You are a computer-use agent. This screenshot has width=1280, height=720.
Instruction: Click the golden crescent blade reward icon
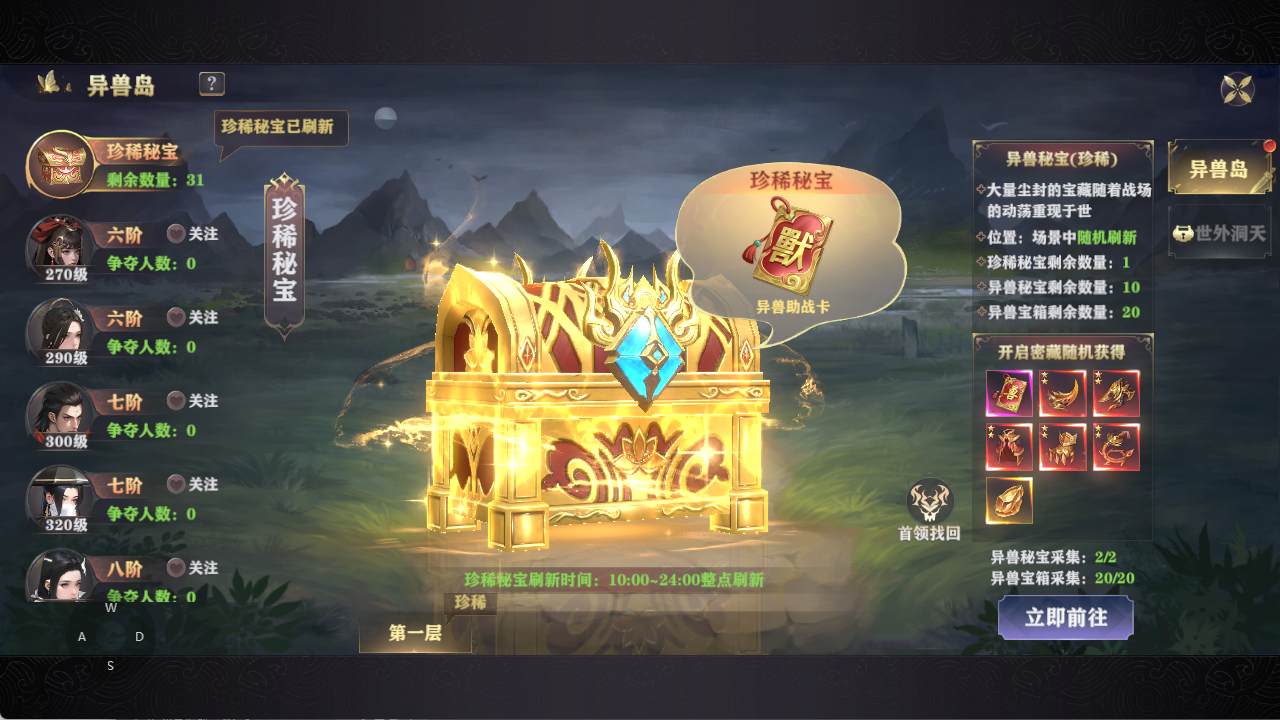[x=1063, y=394]
